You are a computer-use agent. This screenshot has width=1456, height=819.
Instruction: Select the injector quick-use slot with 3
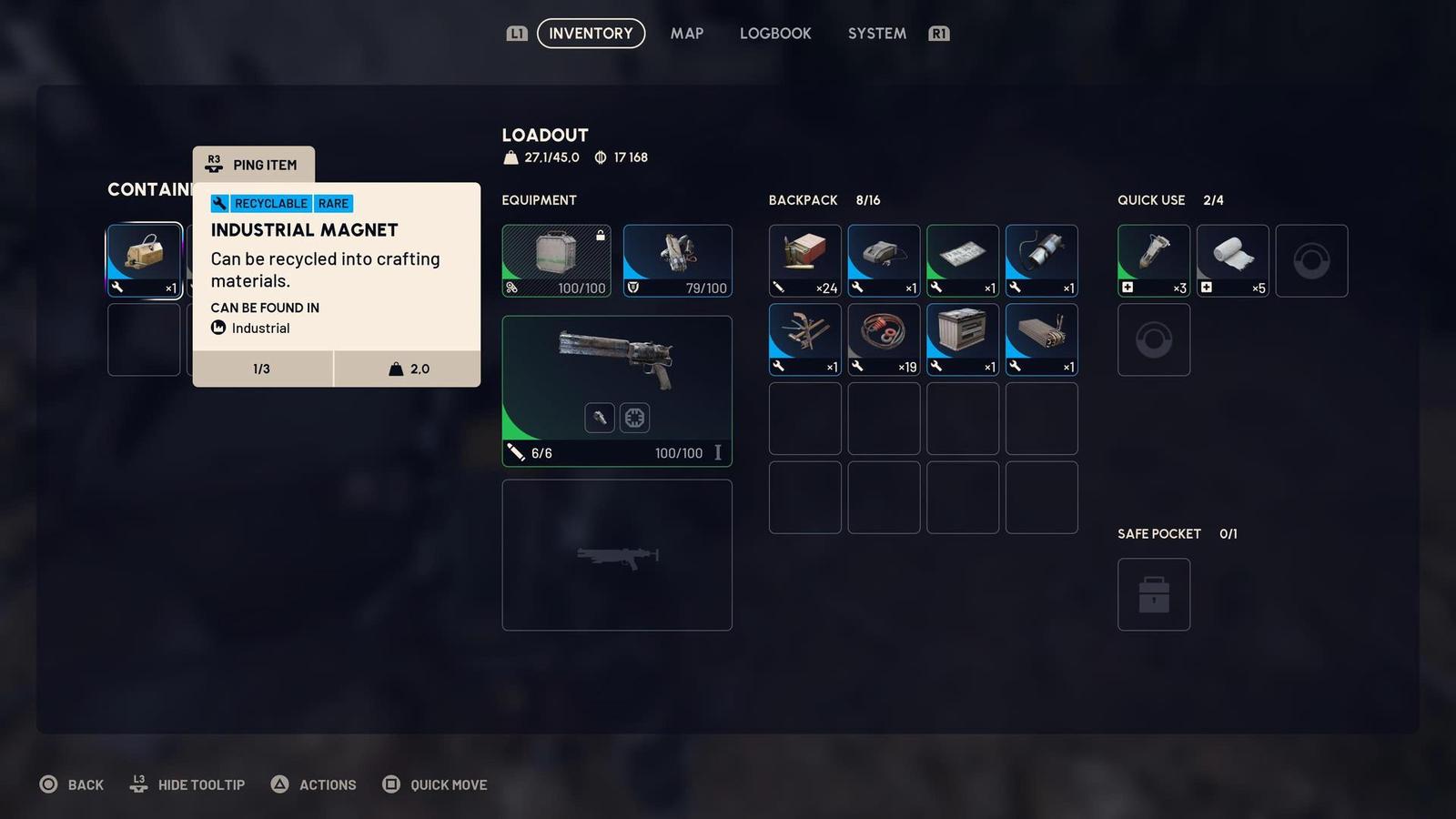click(x=1154, y=261)
